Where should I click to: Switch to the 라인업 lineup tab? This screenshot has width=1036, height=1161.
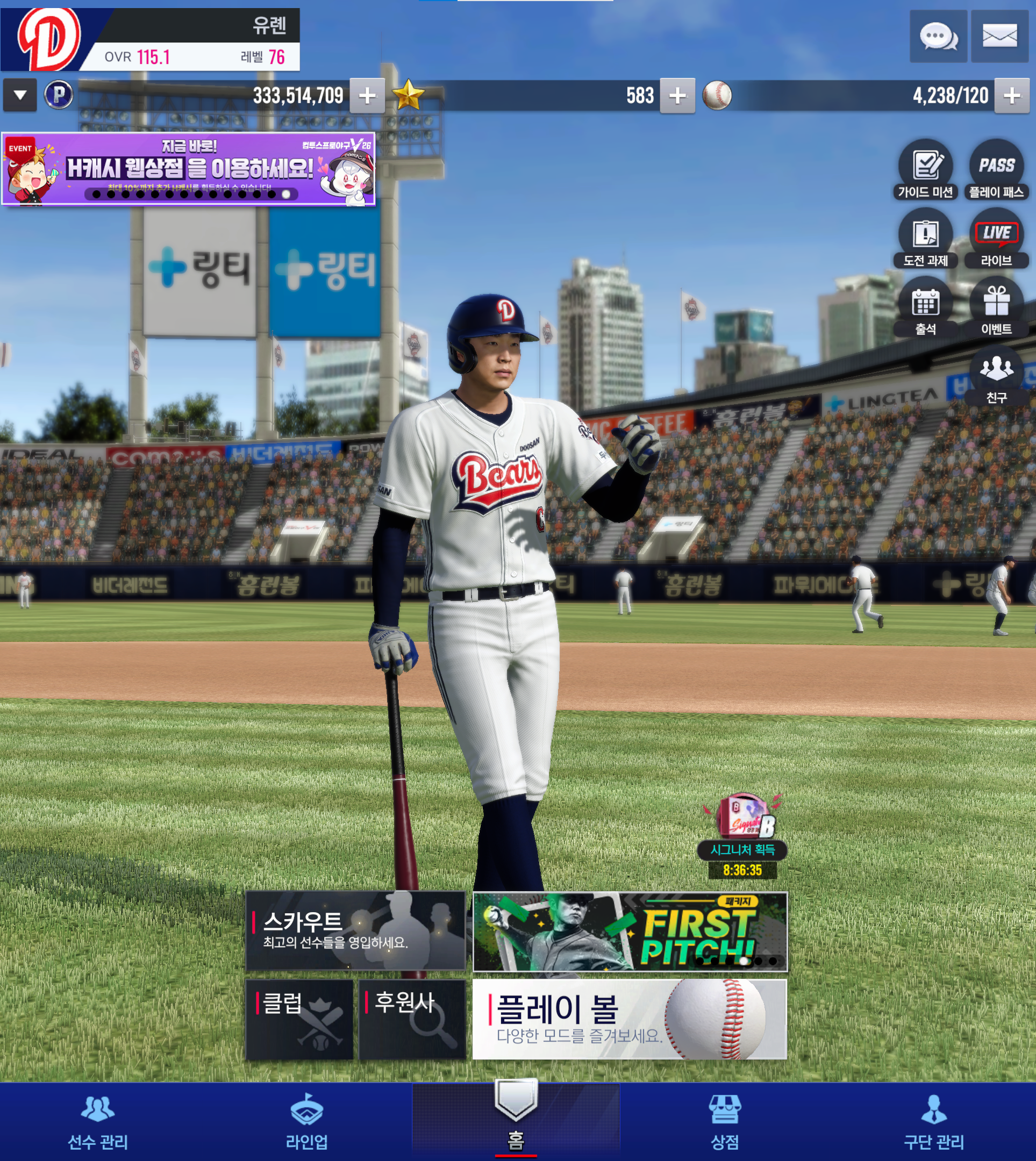pos(307,1122)
